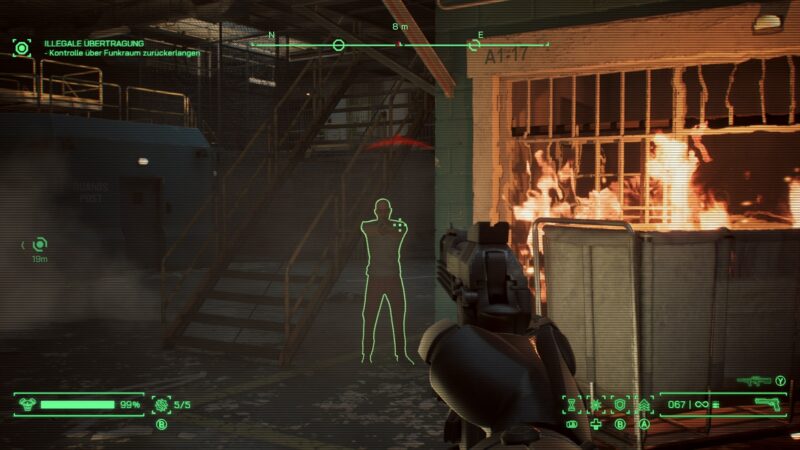The image size is (800, 450).
Task: Select the waypoint marker showing 19m
Action: [x=39, y=243]
